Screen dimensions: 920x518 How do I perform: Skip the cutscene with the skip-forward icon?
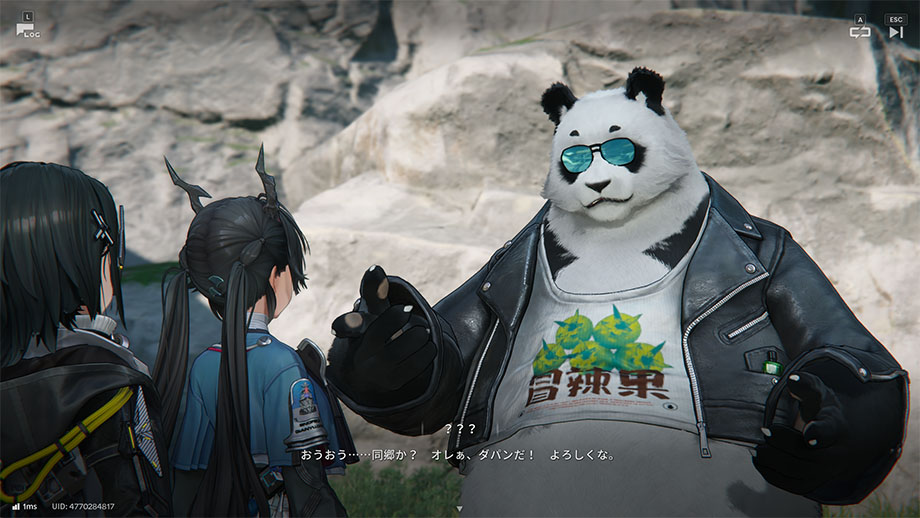(x=895, y=32)
